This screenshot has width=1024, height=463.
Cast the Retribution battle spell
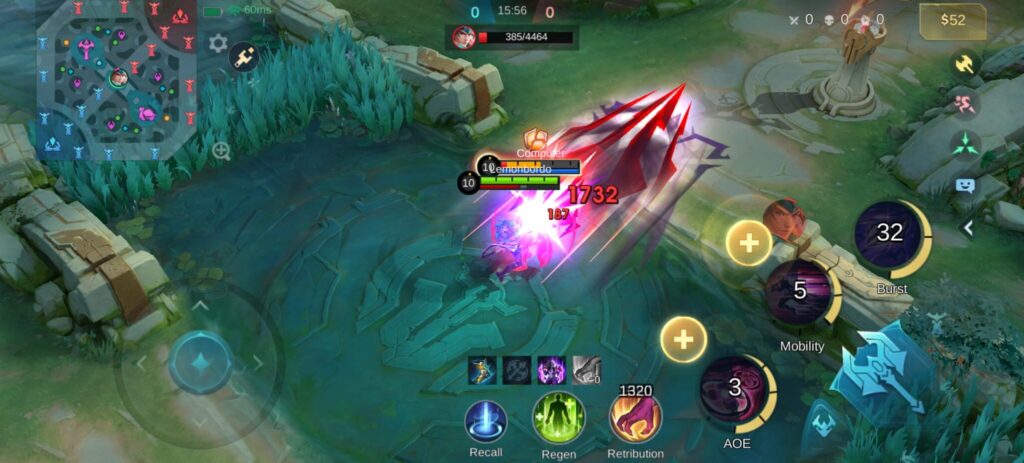pyautogui.click(x=635, y=417)
